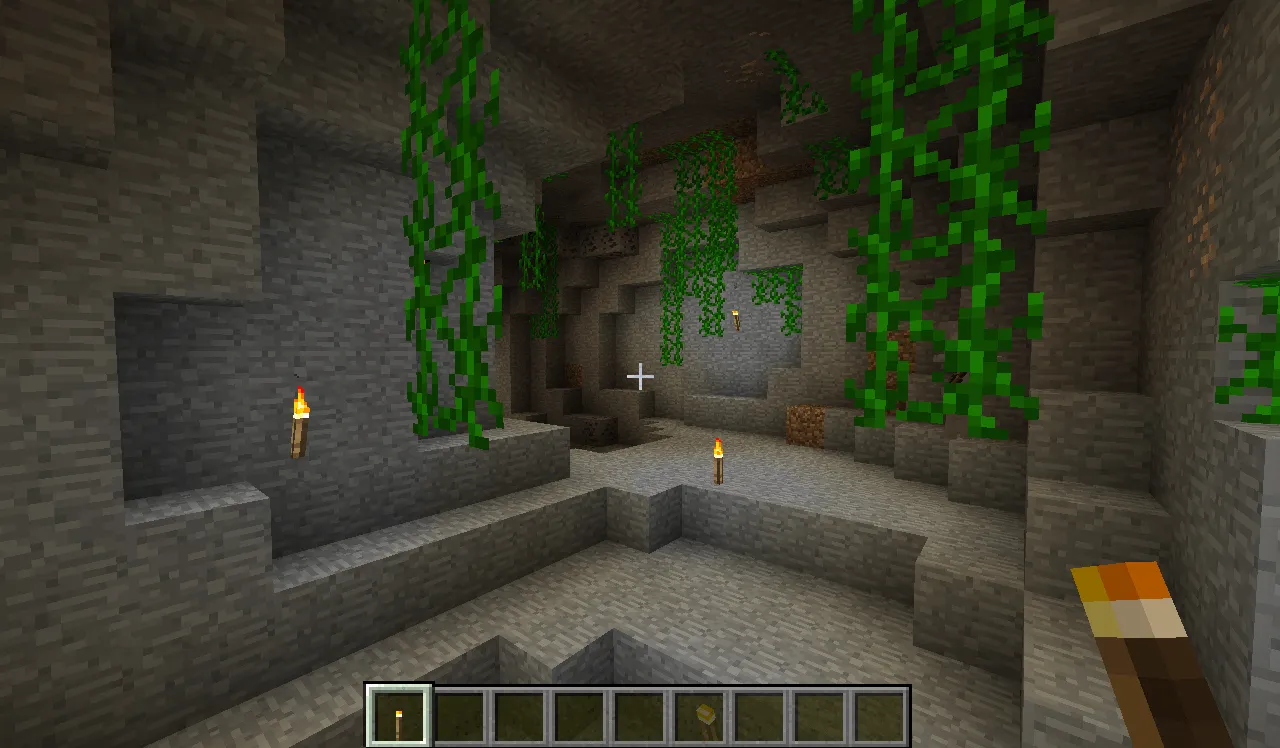The height and width of the screenshot is (748, 1280).
Task: Click the torch item in the sixth hotbar slot
Action: pos(702,714)
